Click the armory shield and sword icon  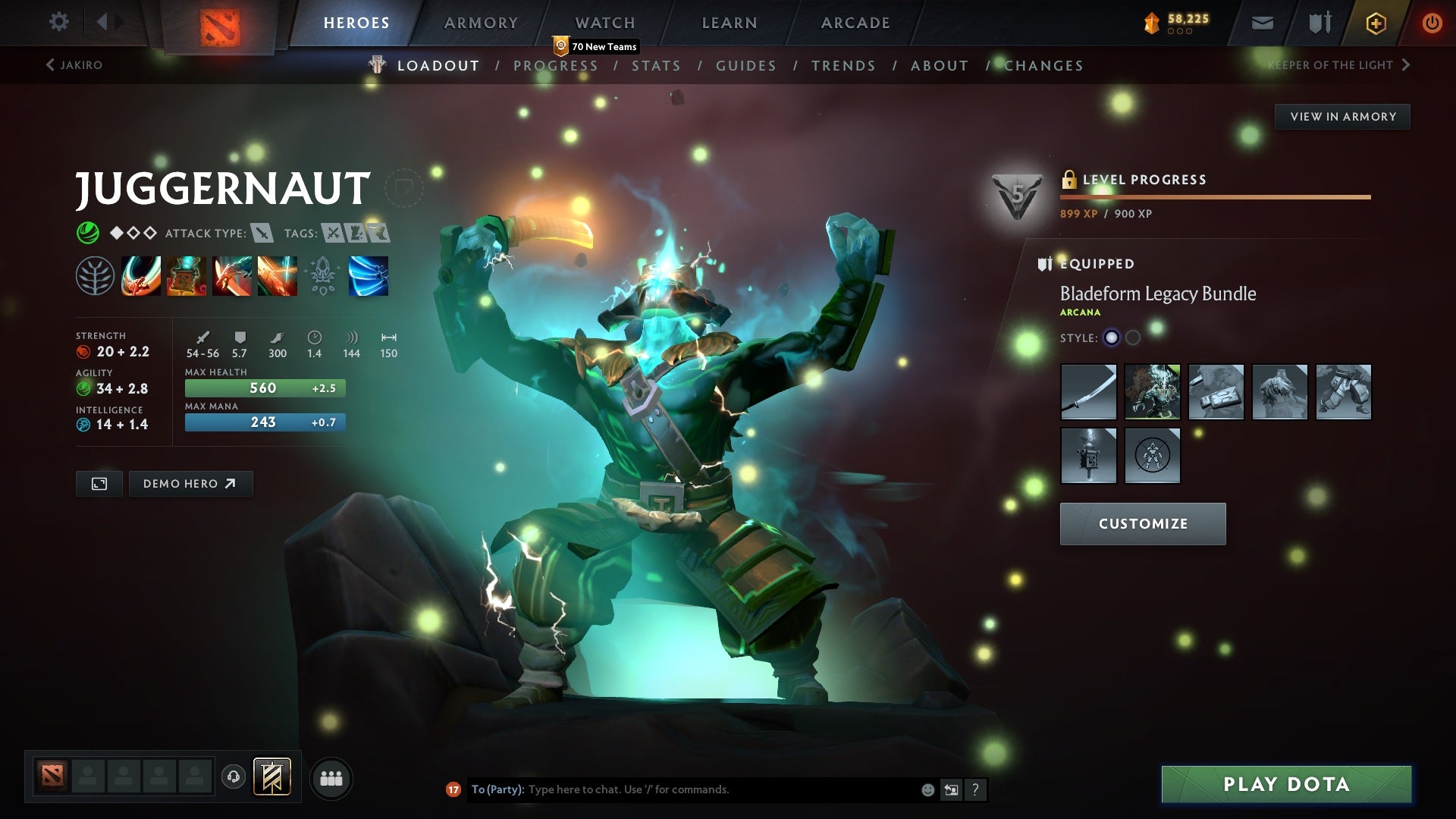[1319, 23]
